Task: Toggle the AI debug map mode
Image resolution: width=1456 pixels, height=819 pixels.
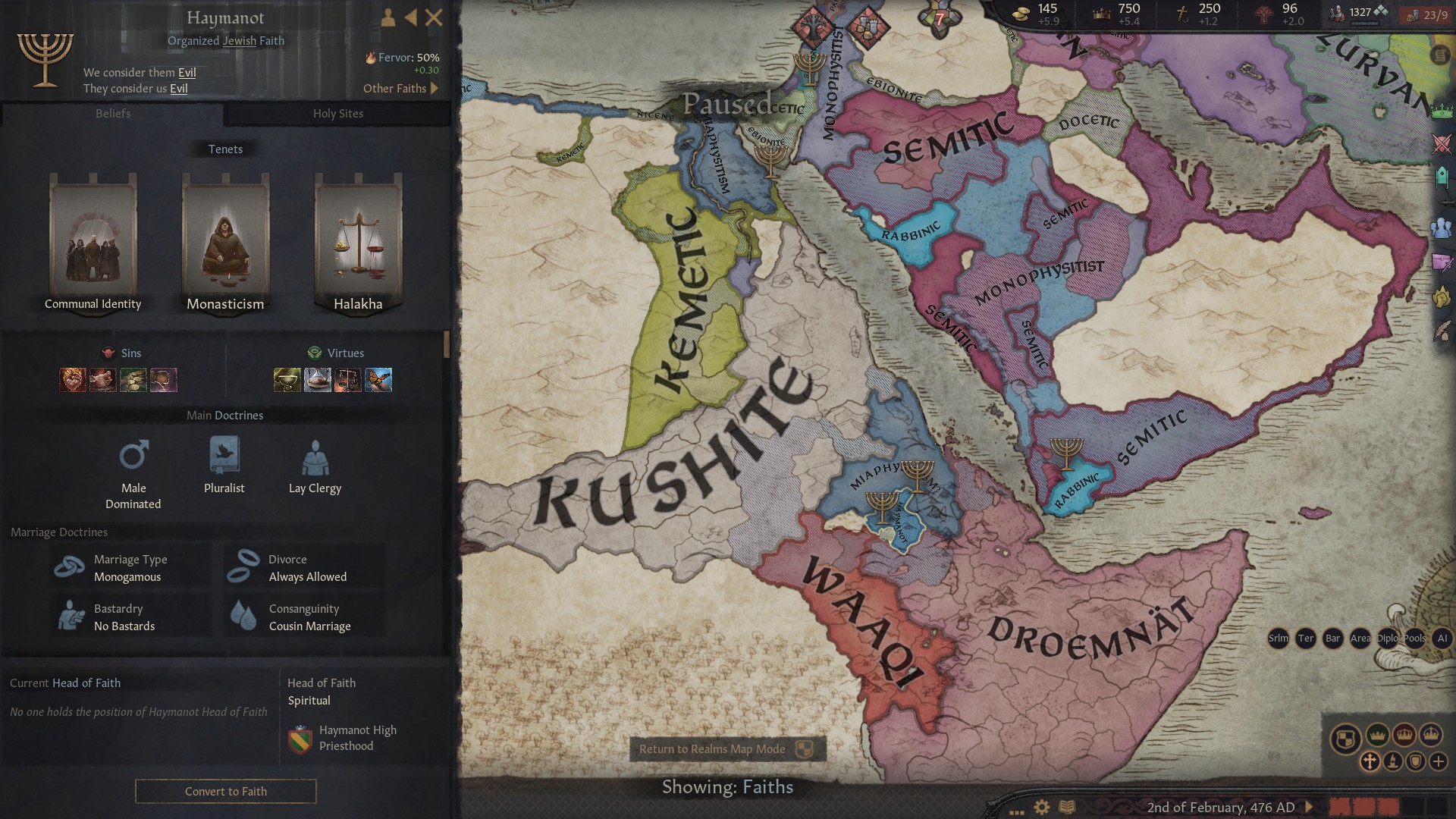Action: tap(1442, 639)
